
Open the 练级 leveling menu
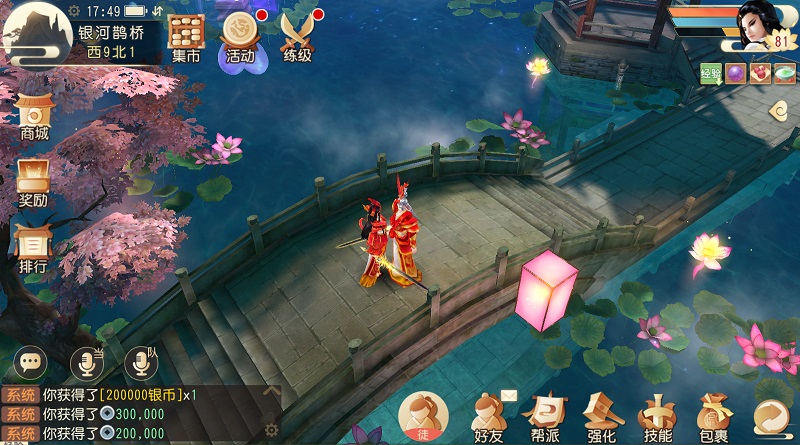297,37
